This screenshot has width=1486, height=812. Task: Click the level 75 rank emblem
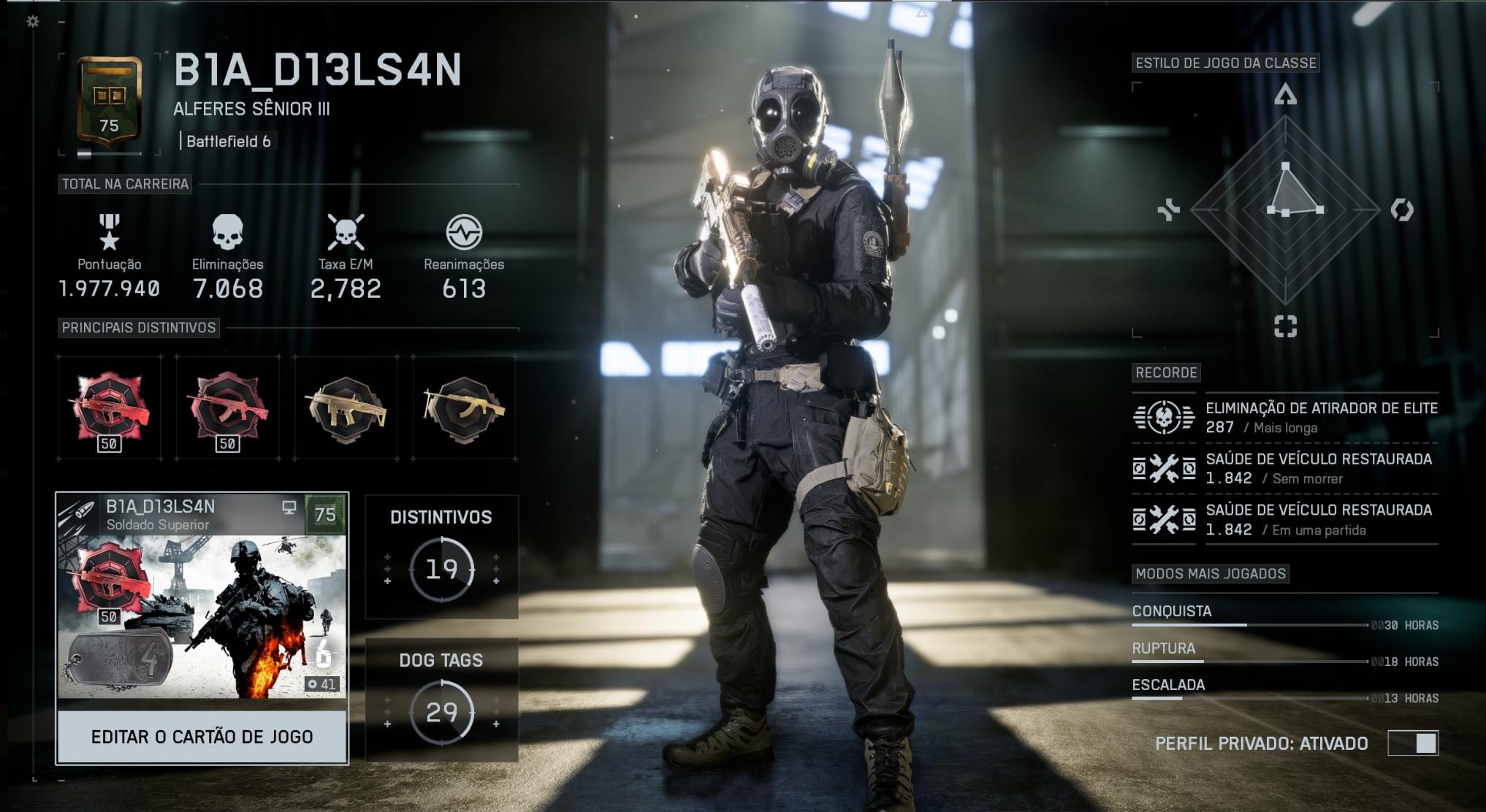click(110, 101)
